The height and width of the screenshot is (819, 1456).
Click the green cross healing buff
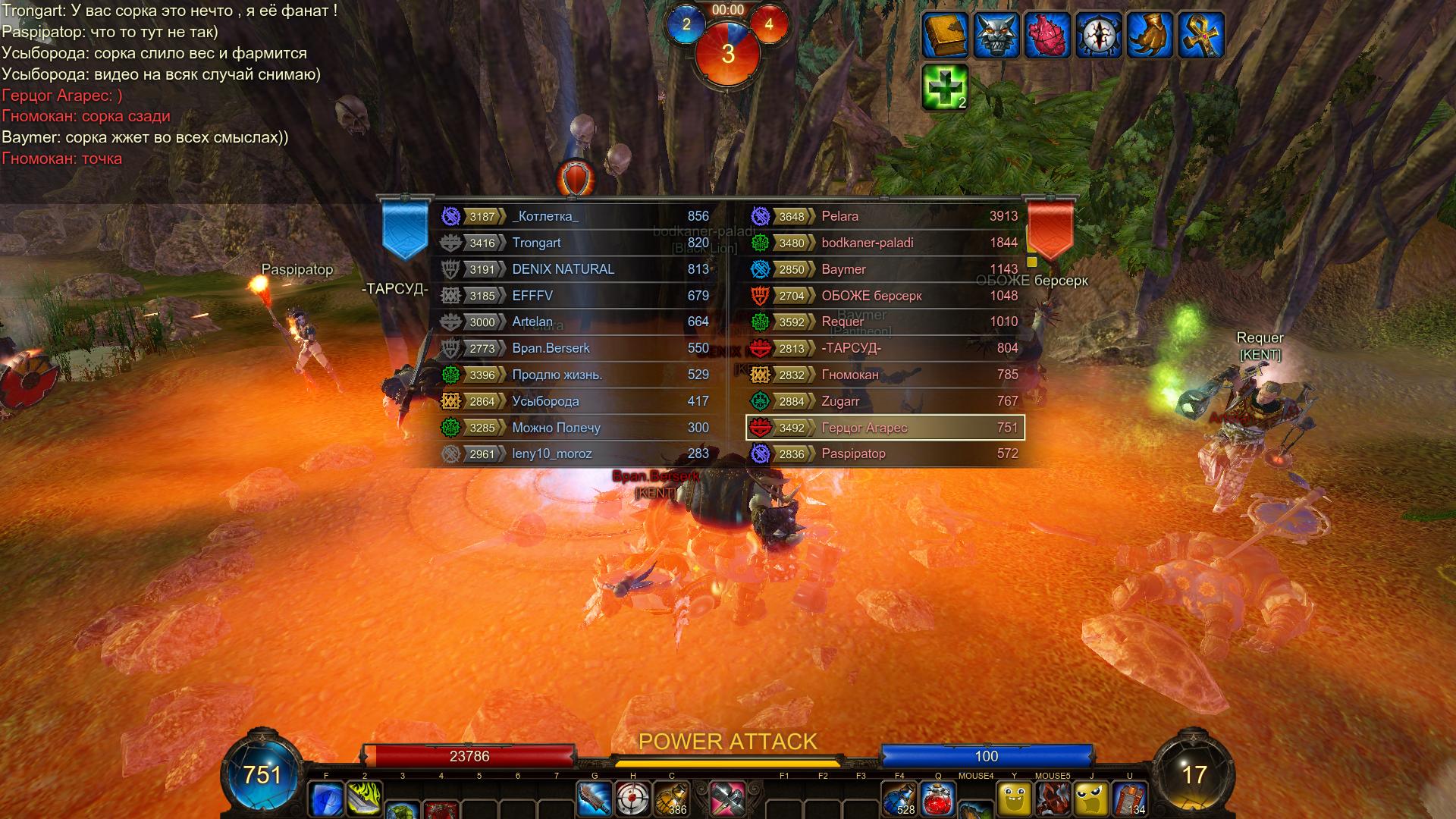tap(945, 86)
